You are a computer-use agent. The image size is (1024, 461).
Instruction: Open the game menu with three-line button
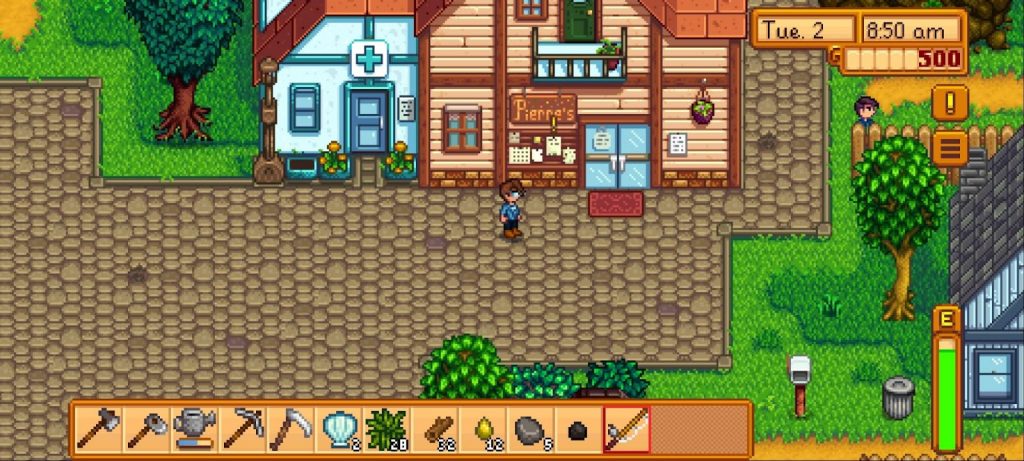949,148
